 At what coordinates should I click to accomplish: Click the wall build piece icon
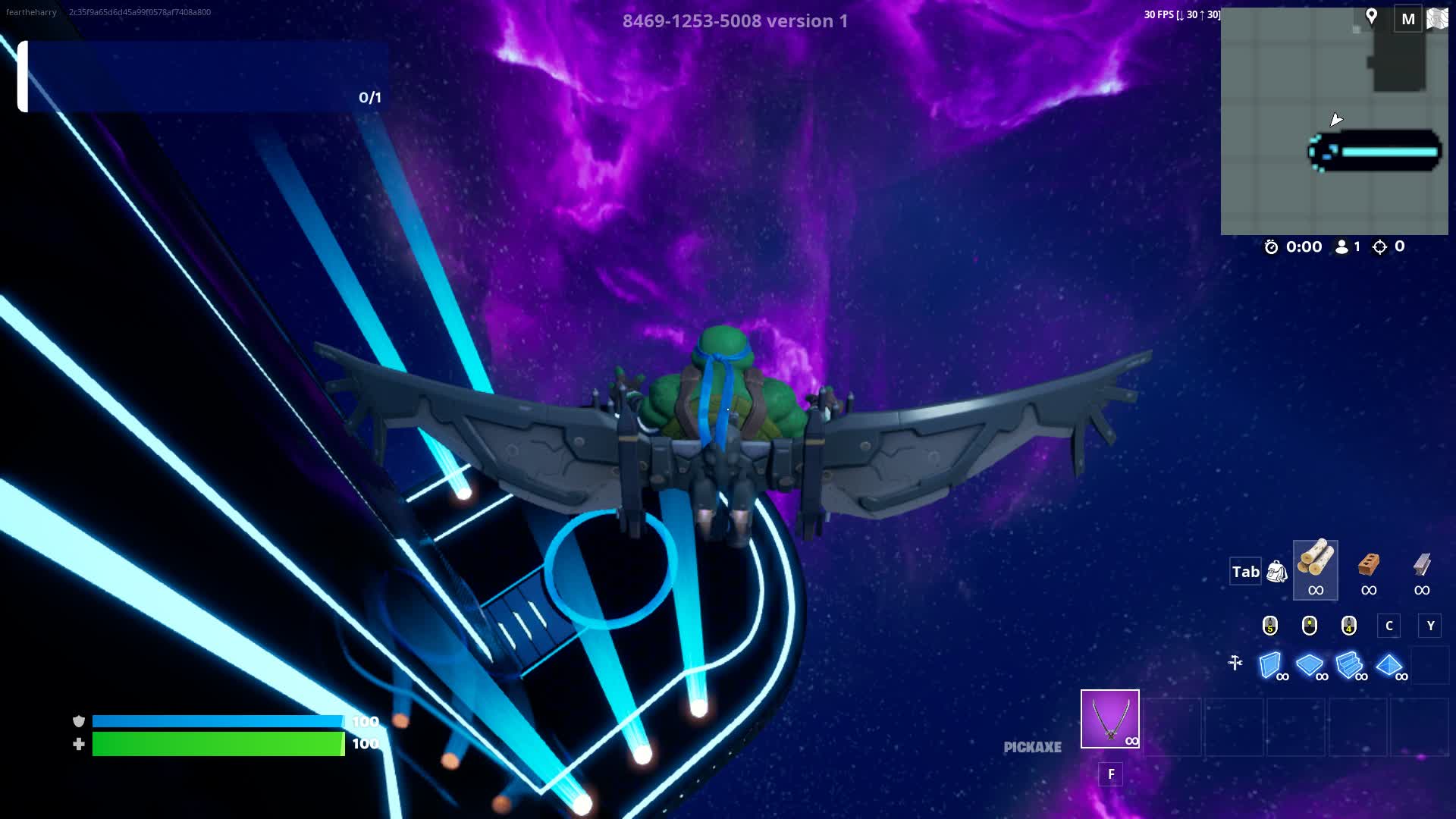1270,665
